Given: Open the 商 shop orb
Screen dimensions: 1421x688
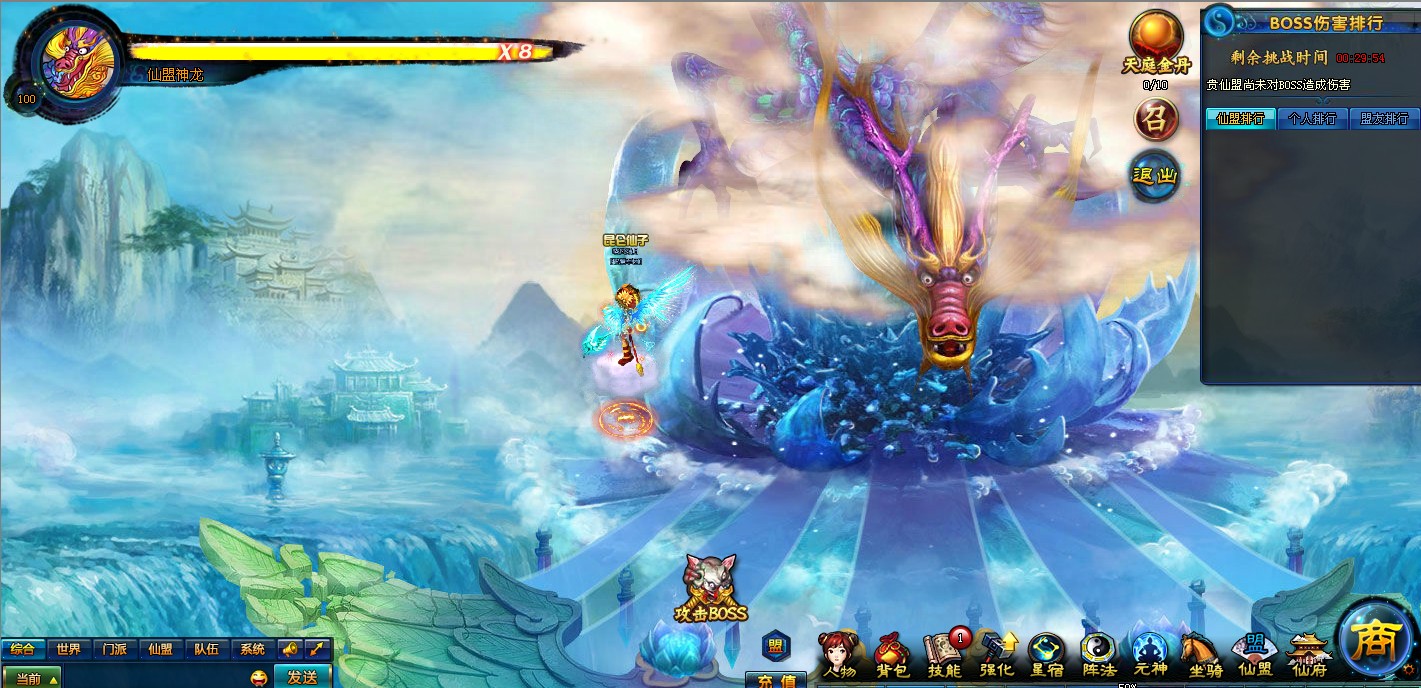Looking at the screenshot, I should (1377, 640).
